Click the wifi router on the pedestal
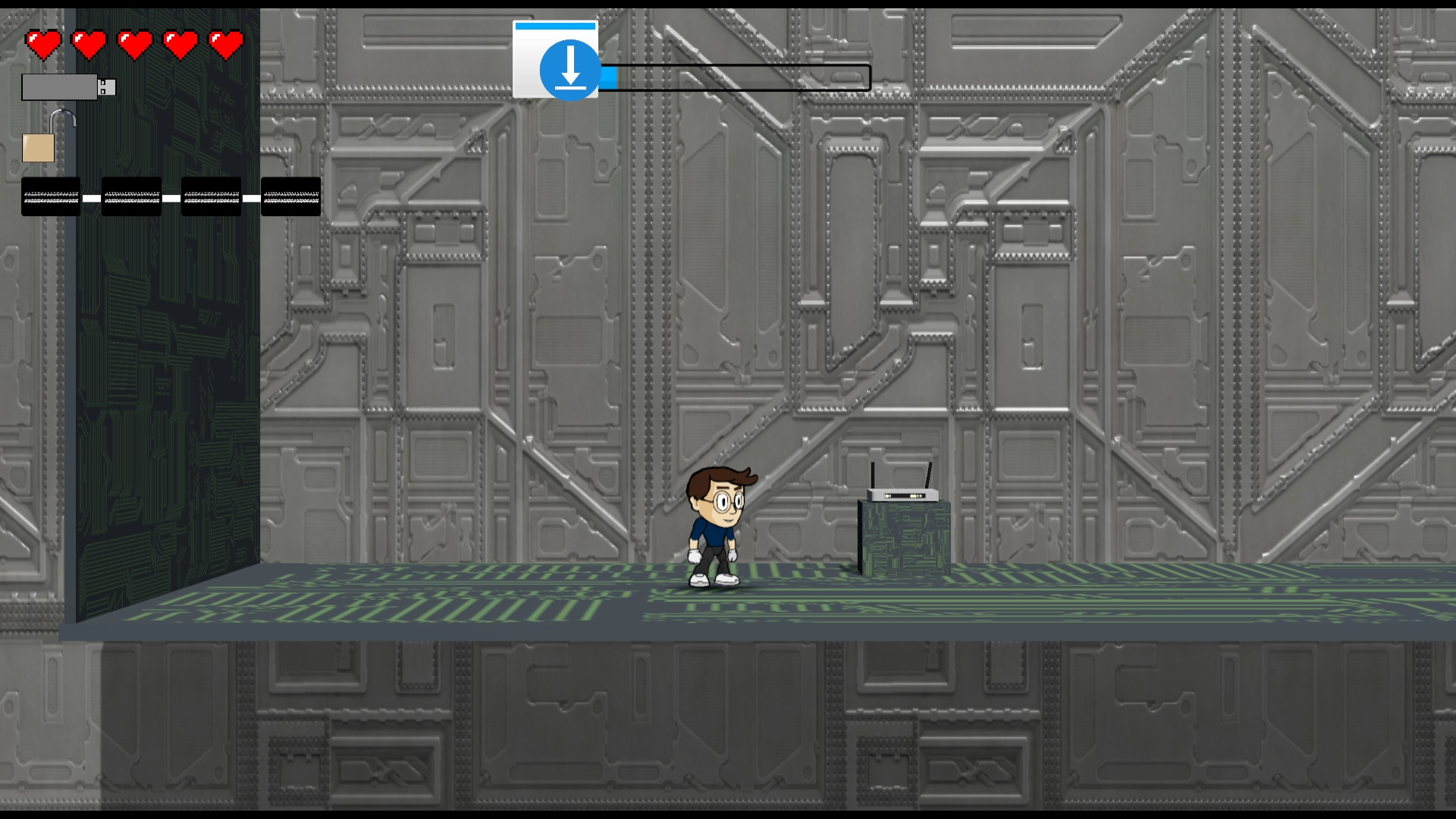Image resolution: width=1456 pixels, height=819 pixels. tap(905, 493)
